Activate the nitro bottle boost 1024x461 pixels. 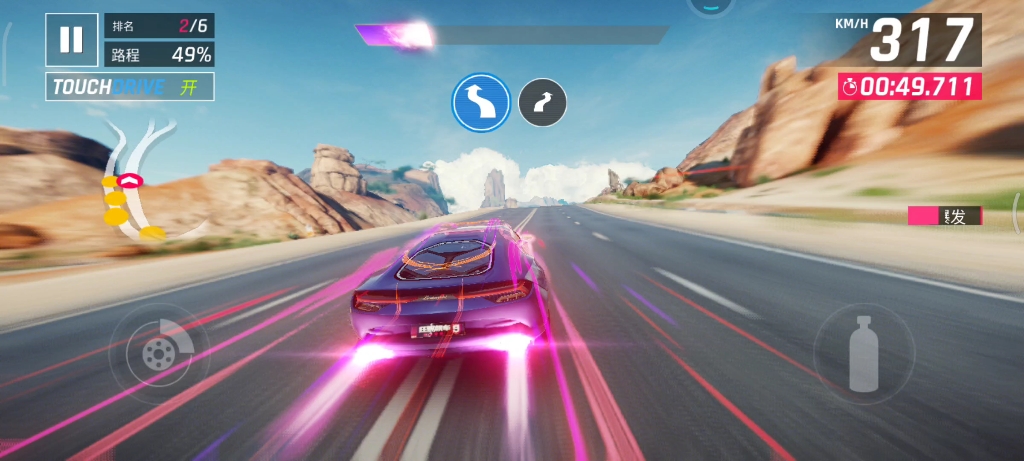tap(862, 353)
